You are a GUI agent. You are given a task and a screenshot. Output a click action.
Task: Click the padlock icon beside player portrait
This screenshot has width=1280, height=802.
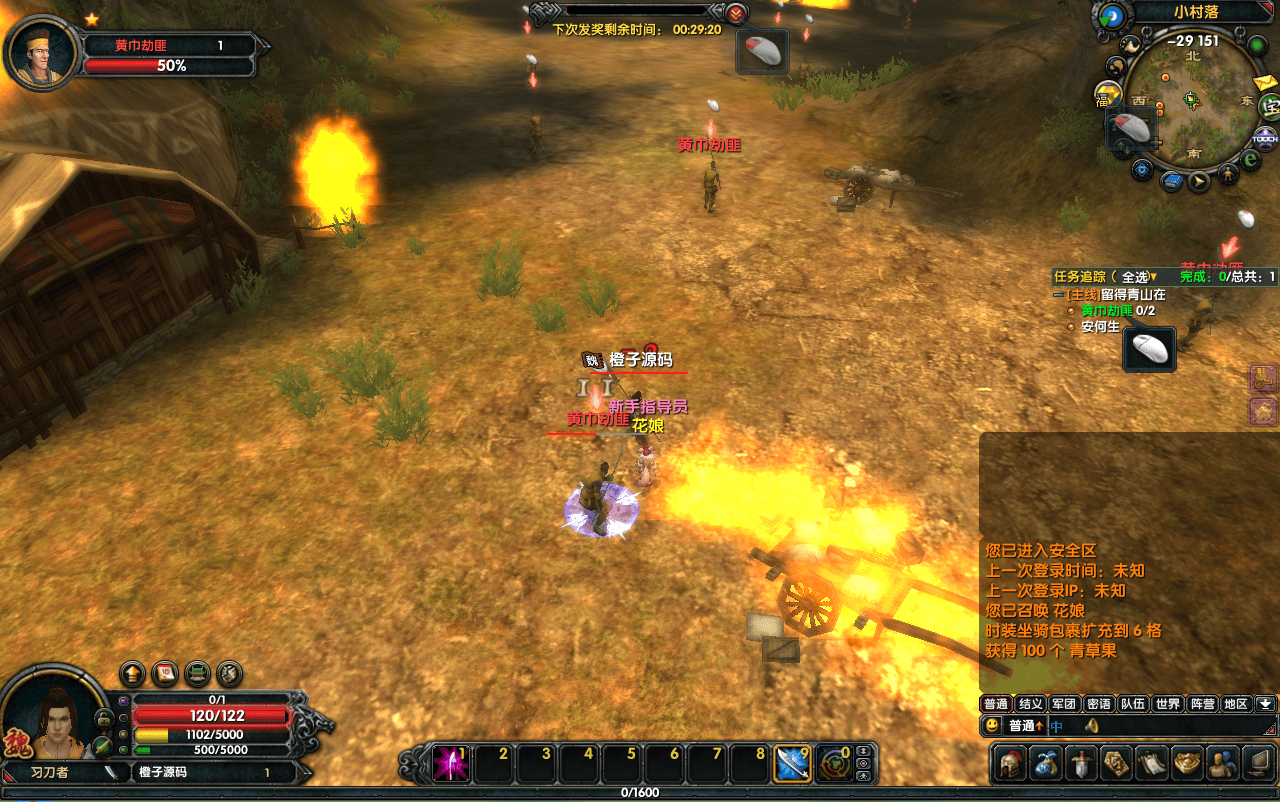tap(103, 718)
